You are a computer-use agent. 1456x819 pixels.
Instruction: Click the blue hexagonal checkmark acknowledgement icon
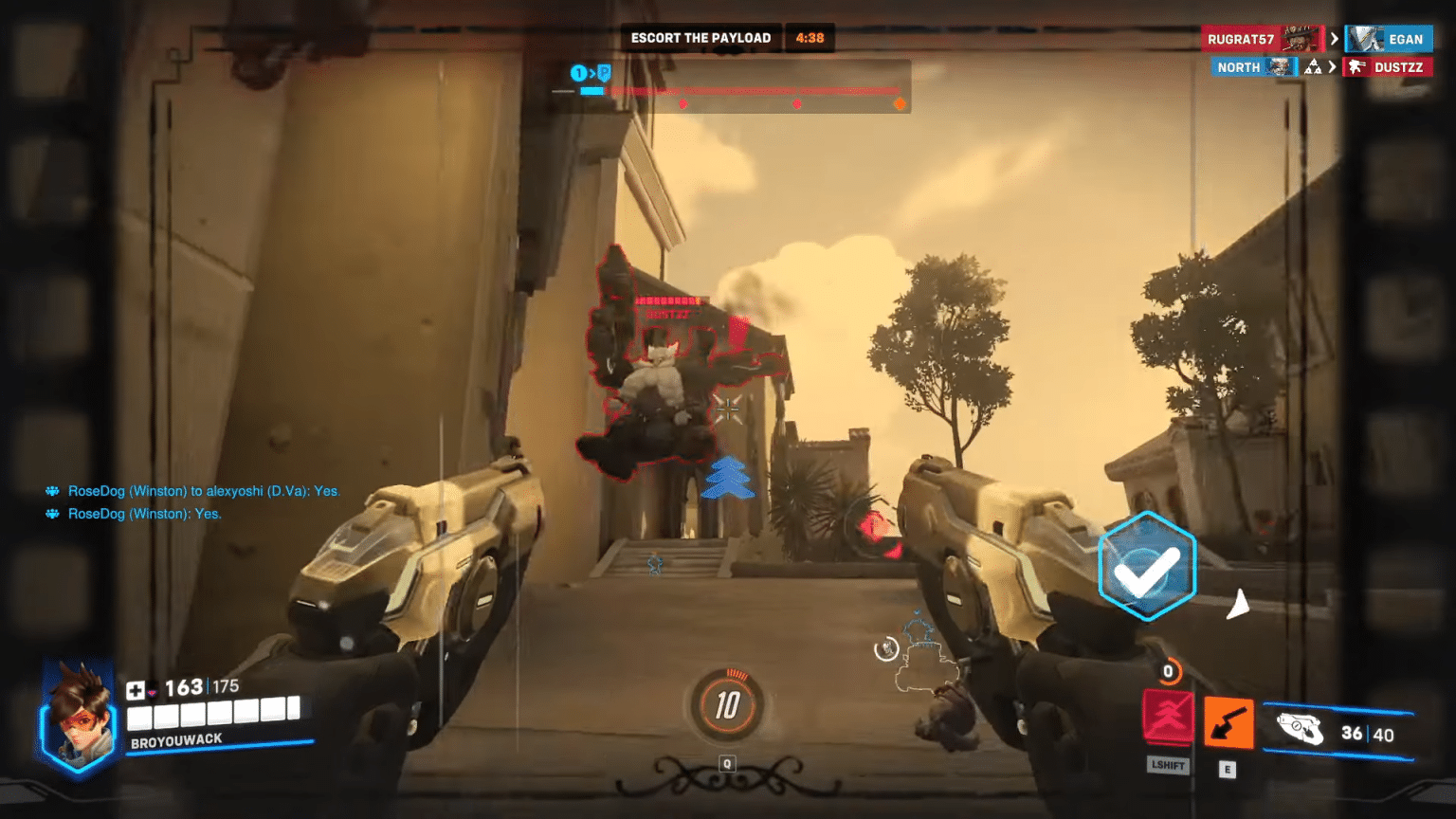coord(1146,567)
